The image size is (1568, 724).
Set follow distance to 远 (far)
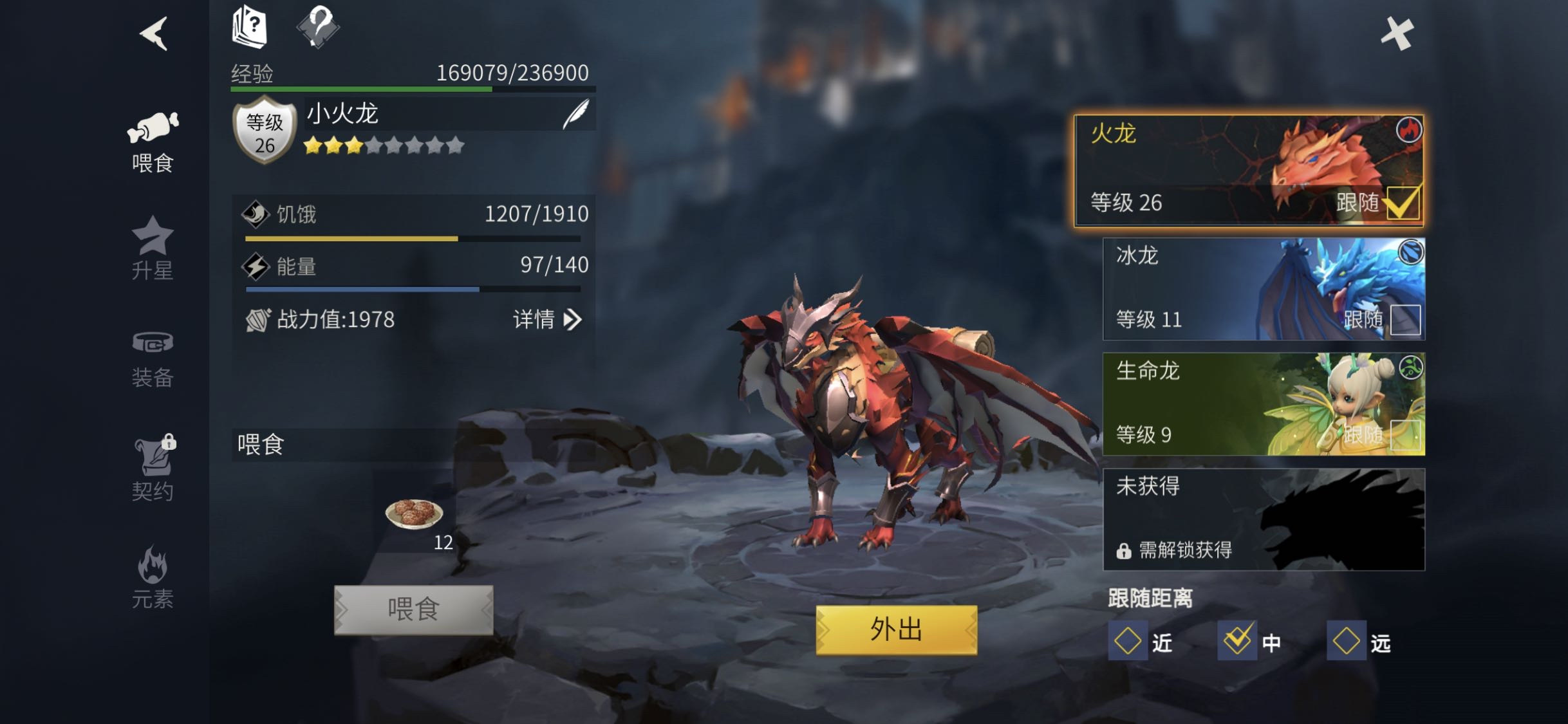click(1347, 641)
